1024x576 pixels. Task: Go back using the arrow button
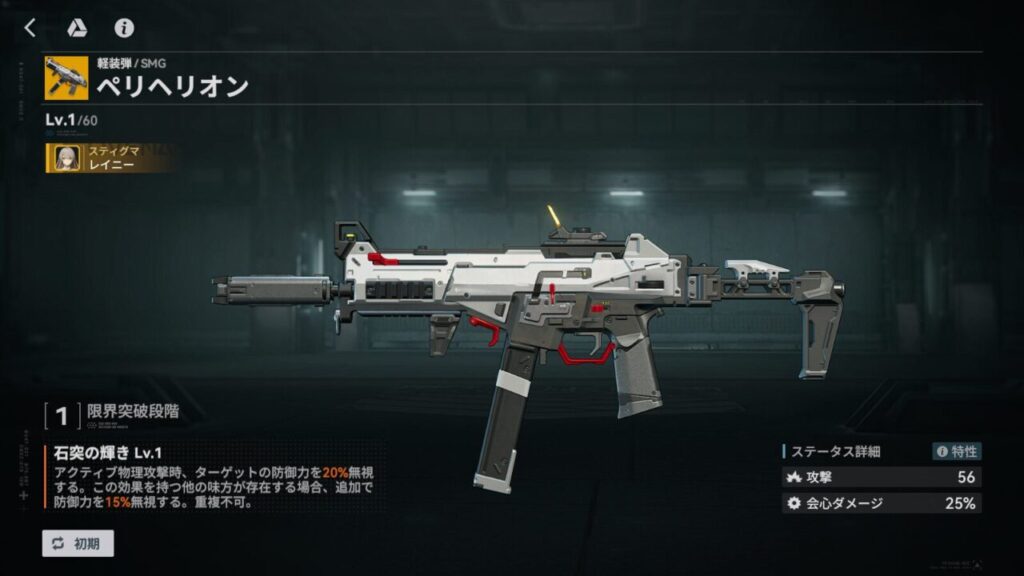(30, 28)
